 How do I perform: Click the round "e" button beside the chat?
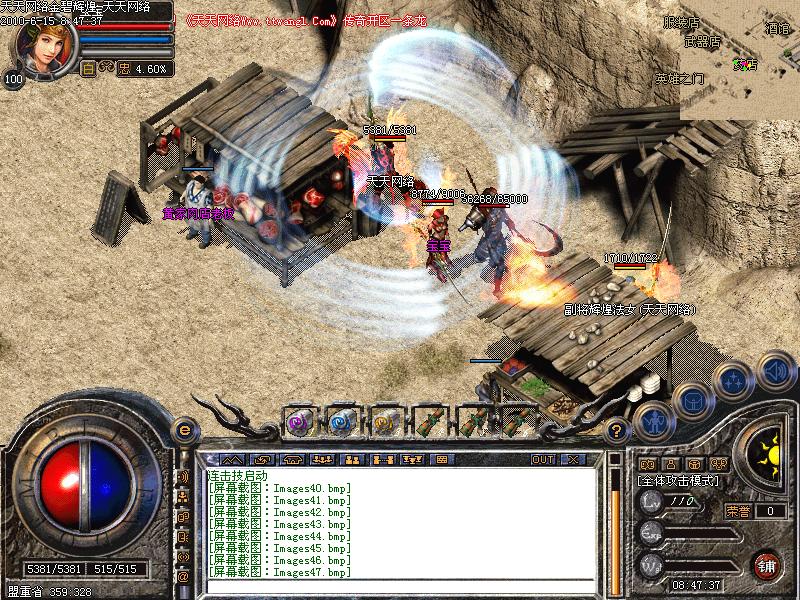coord(183,430)
